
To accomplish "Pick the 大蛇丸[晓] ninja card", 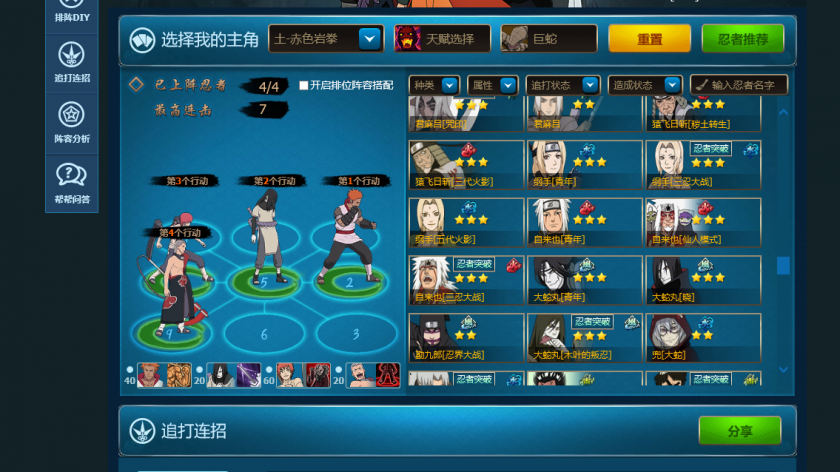I will click(x=703, y=280).
